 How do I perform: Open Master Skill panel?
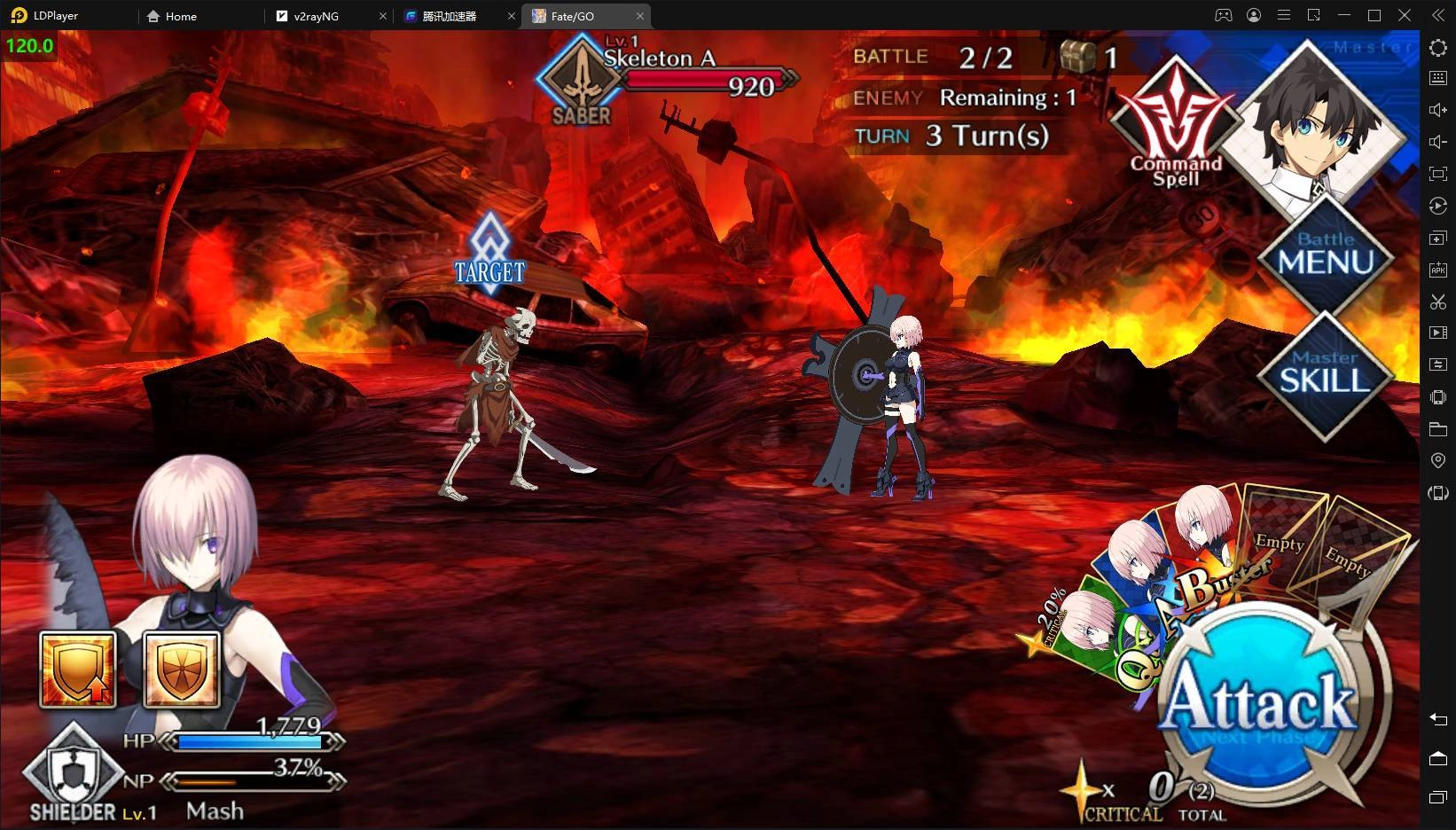pos(1324,374)
